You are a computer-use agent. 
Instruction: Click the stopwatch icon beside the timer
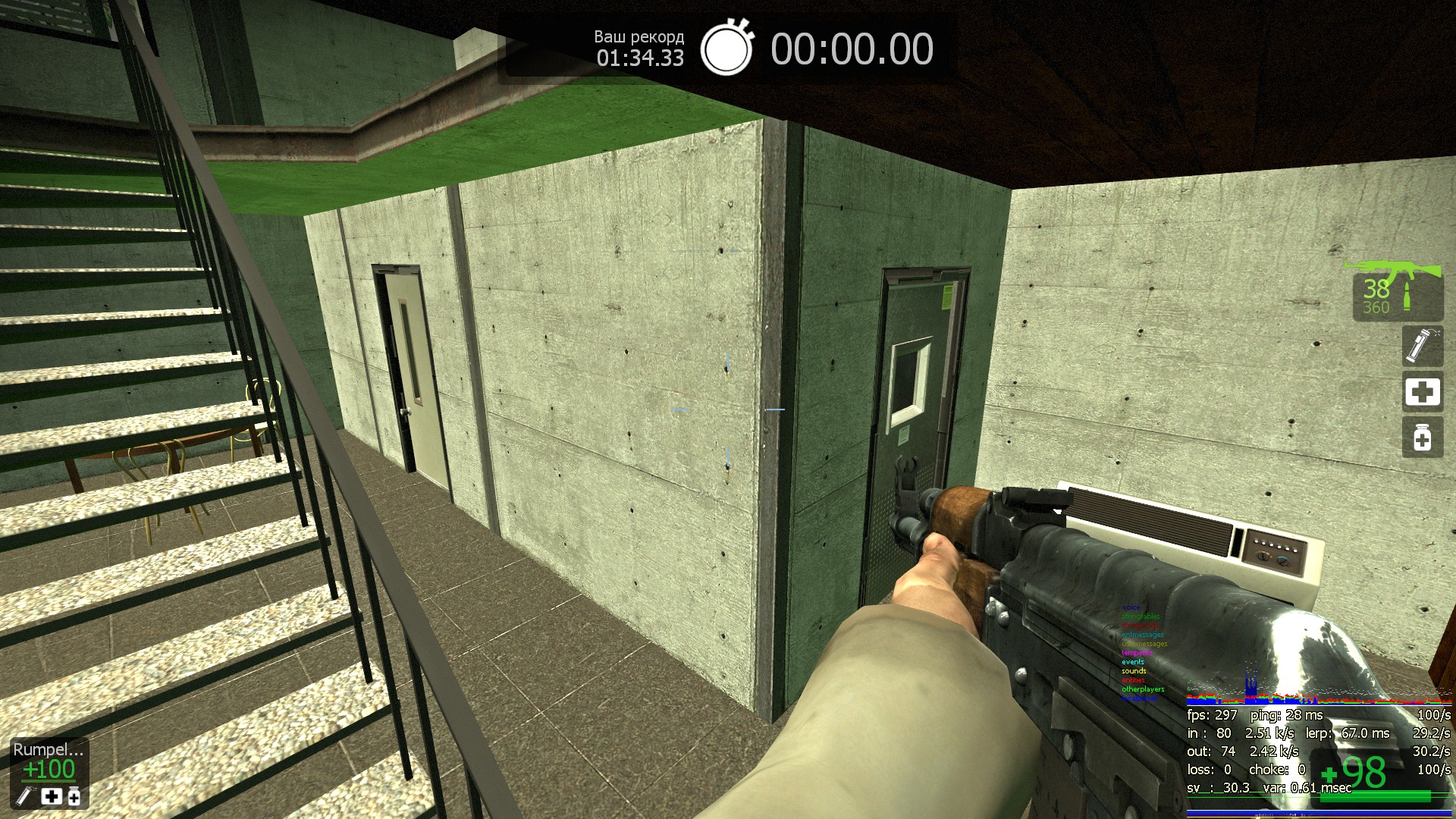pos(726,48)
